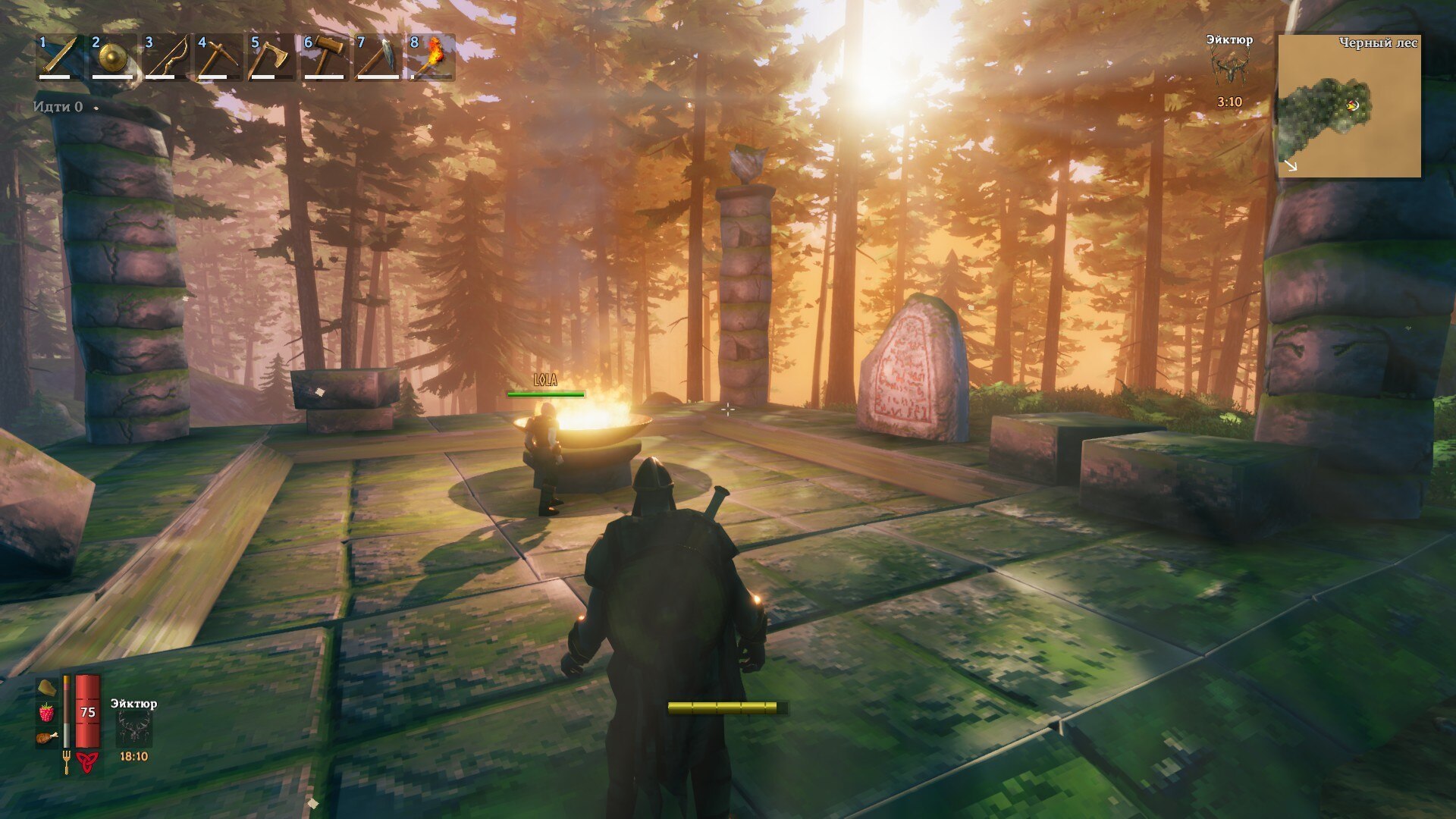Click the Эйктюр status effect icon near minimap
1456x819 pixels.
pyautogui.click(x=1228, y=70)
